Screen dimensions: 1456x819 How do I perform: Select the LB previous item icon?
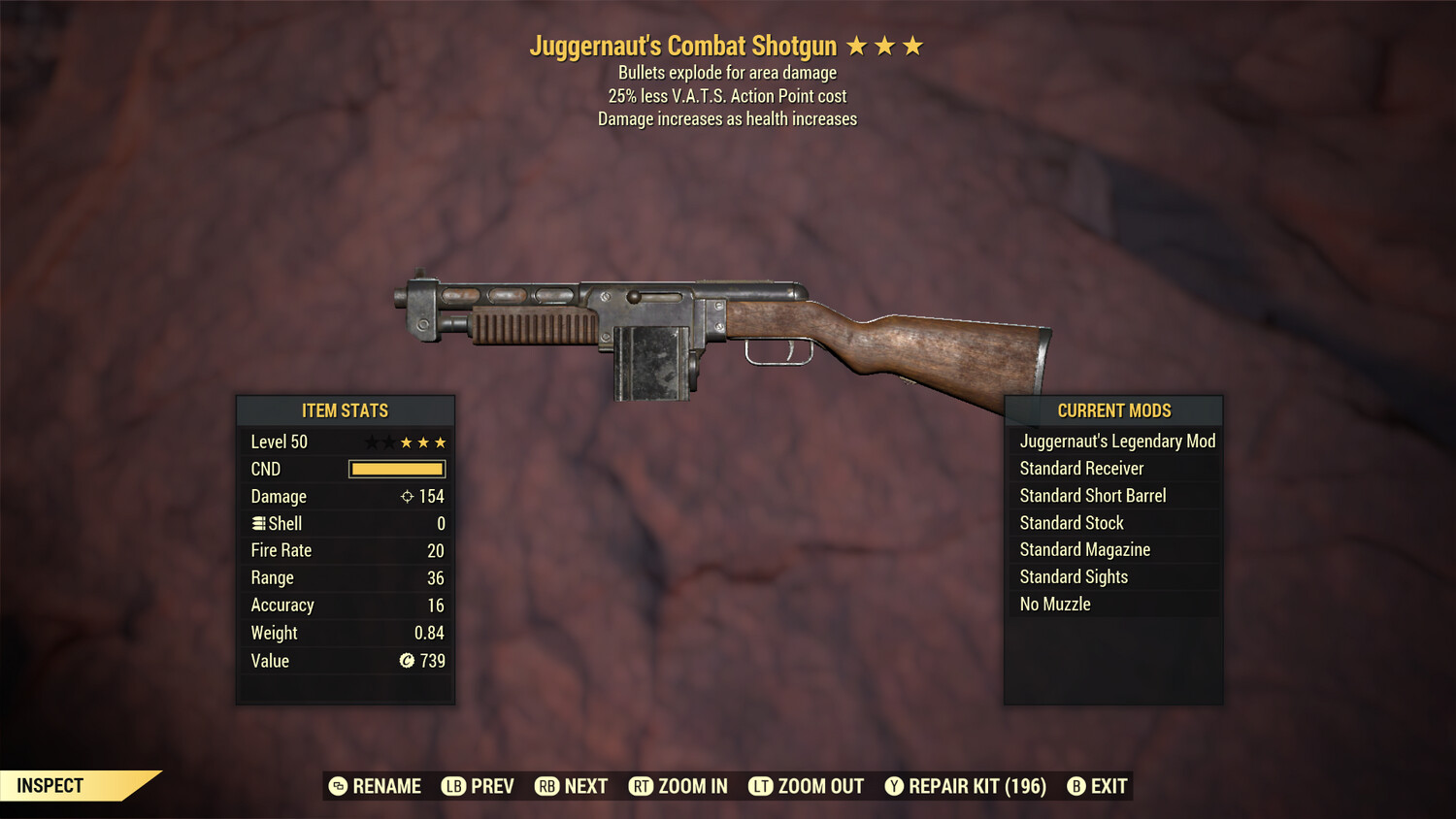452,786
